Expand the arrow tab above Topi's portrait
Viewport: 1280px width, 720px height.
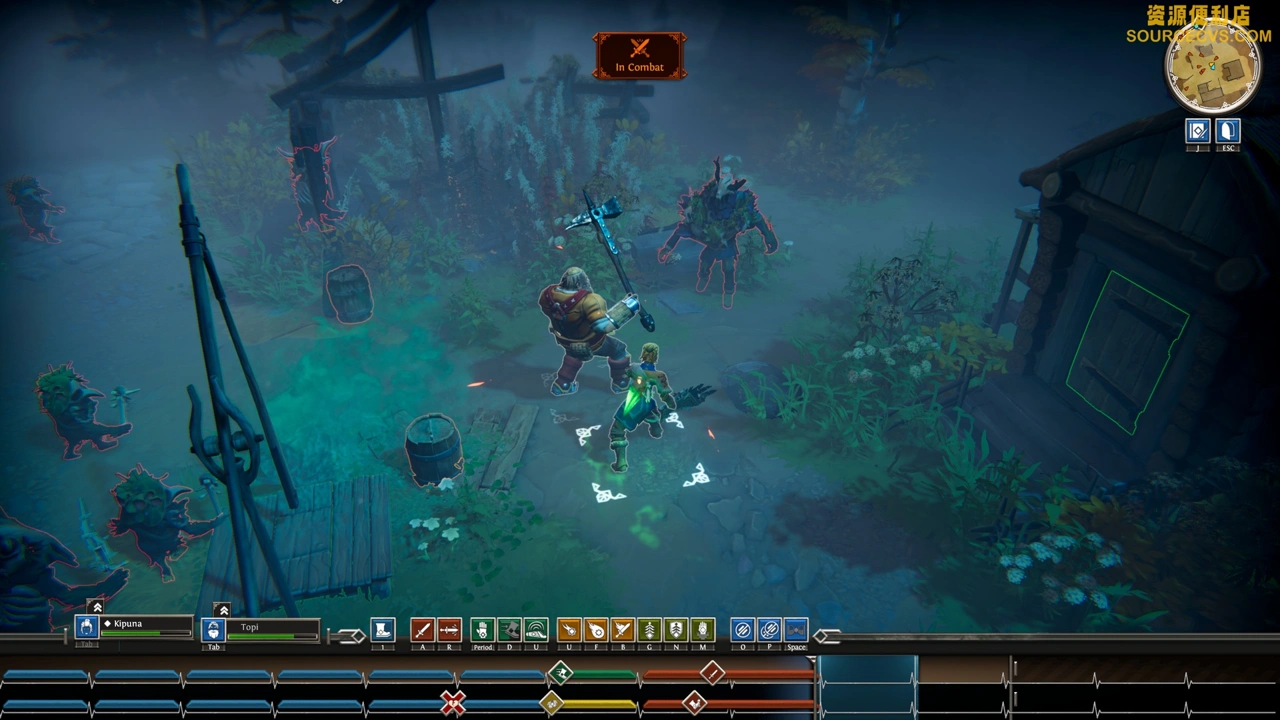pos(223,610)
